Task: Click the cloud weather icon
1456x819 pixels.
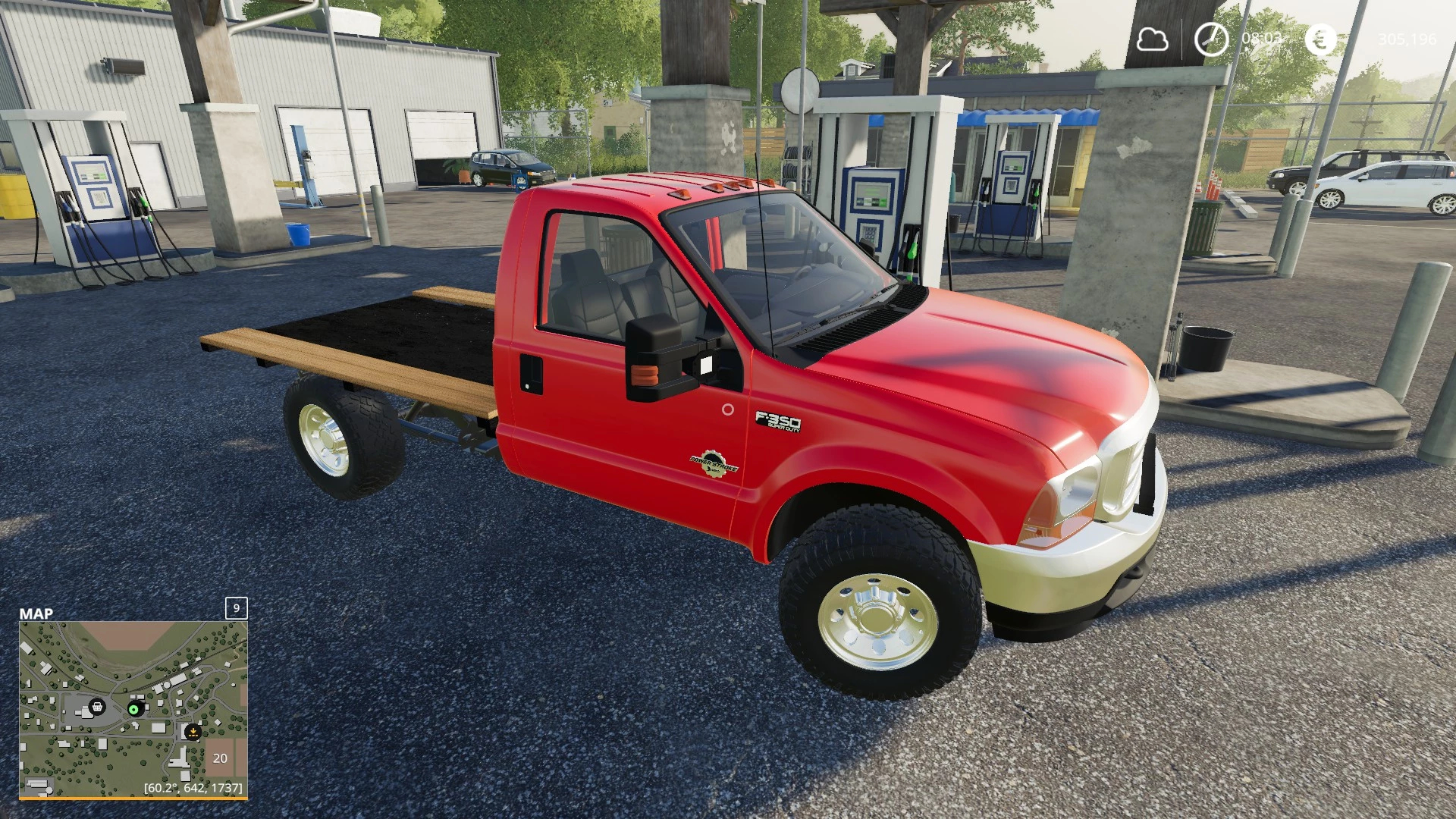Action: click(1151, 39)
